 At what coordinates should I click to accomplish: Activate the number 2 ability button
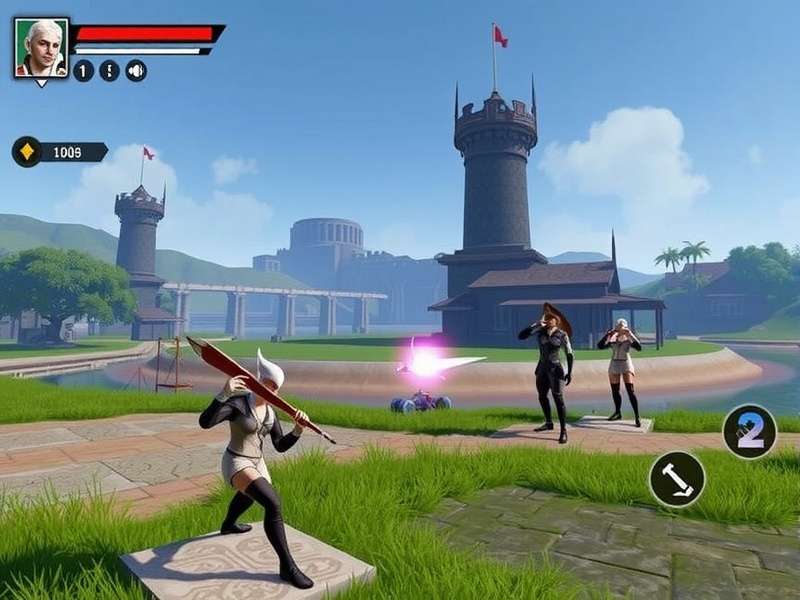[x=749, y=432]
